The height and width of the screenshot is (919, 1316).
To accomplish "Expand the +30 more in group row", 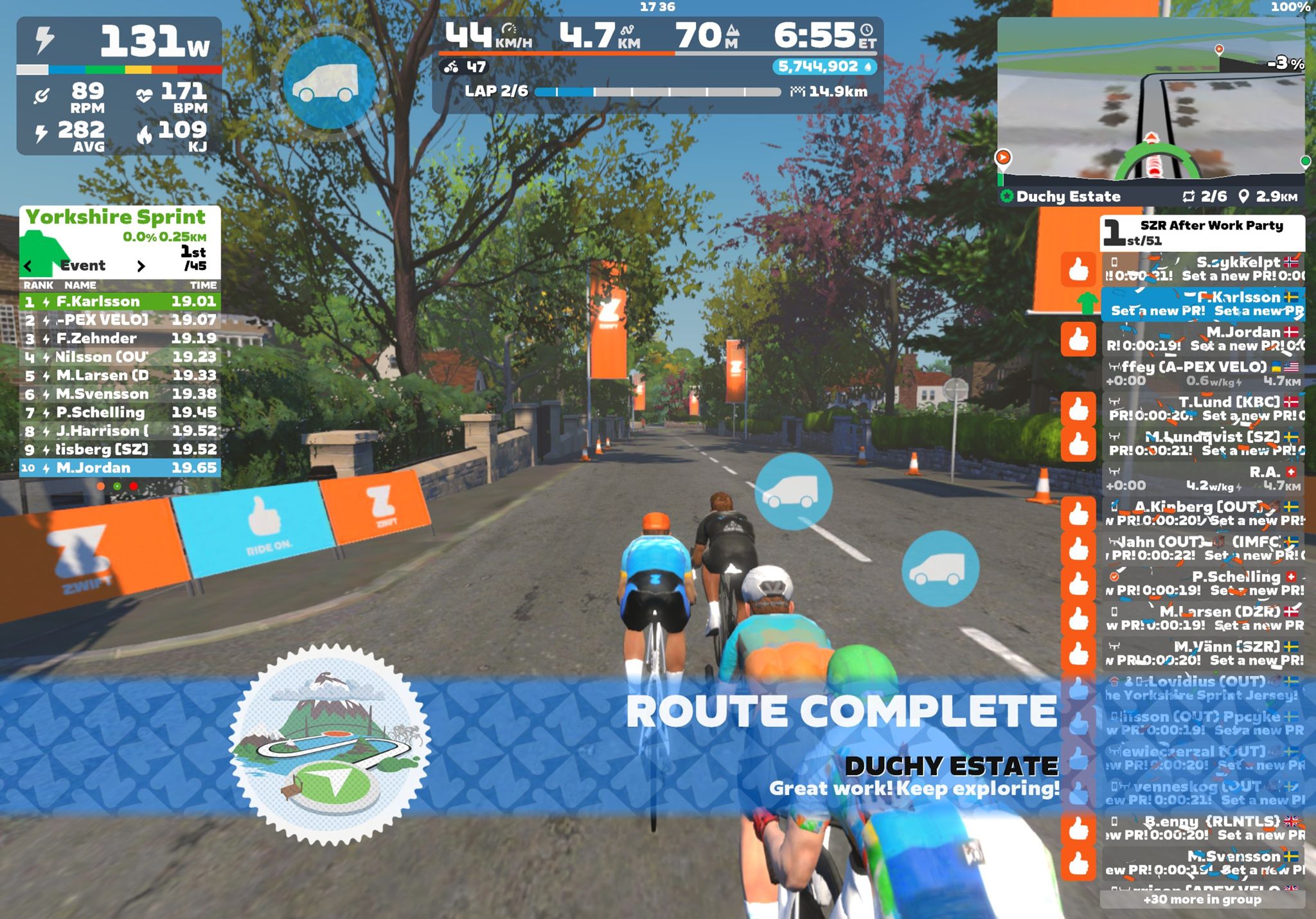I will [x=1202, y=900].
